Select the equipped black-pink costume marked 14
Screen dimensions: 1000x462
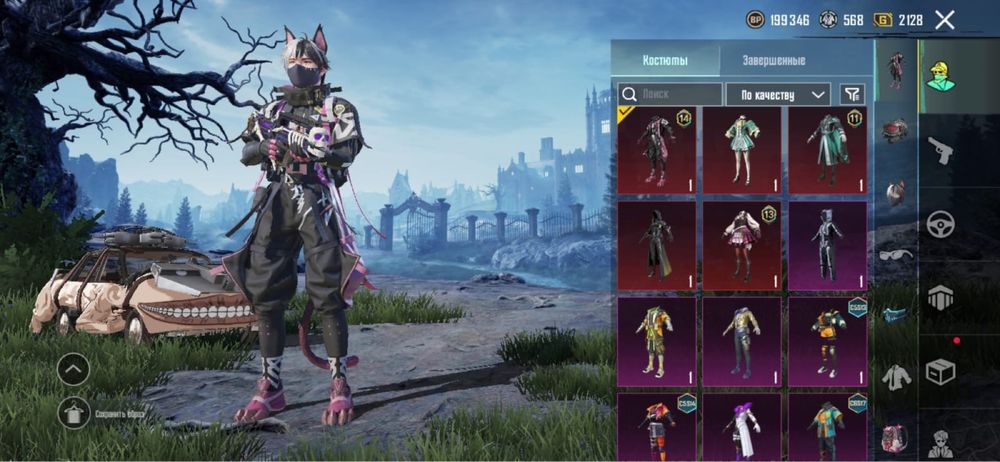click(656, 150)
